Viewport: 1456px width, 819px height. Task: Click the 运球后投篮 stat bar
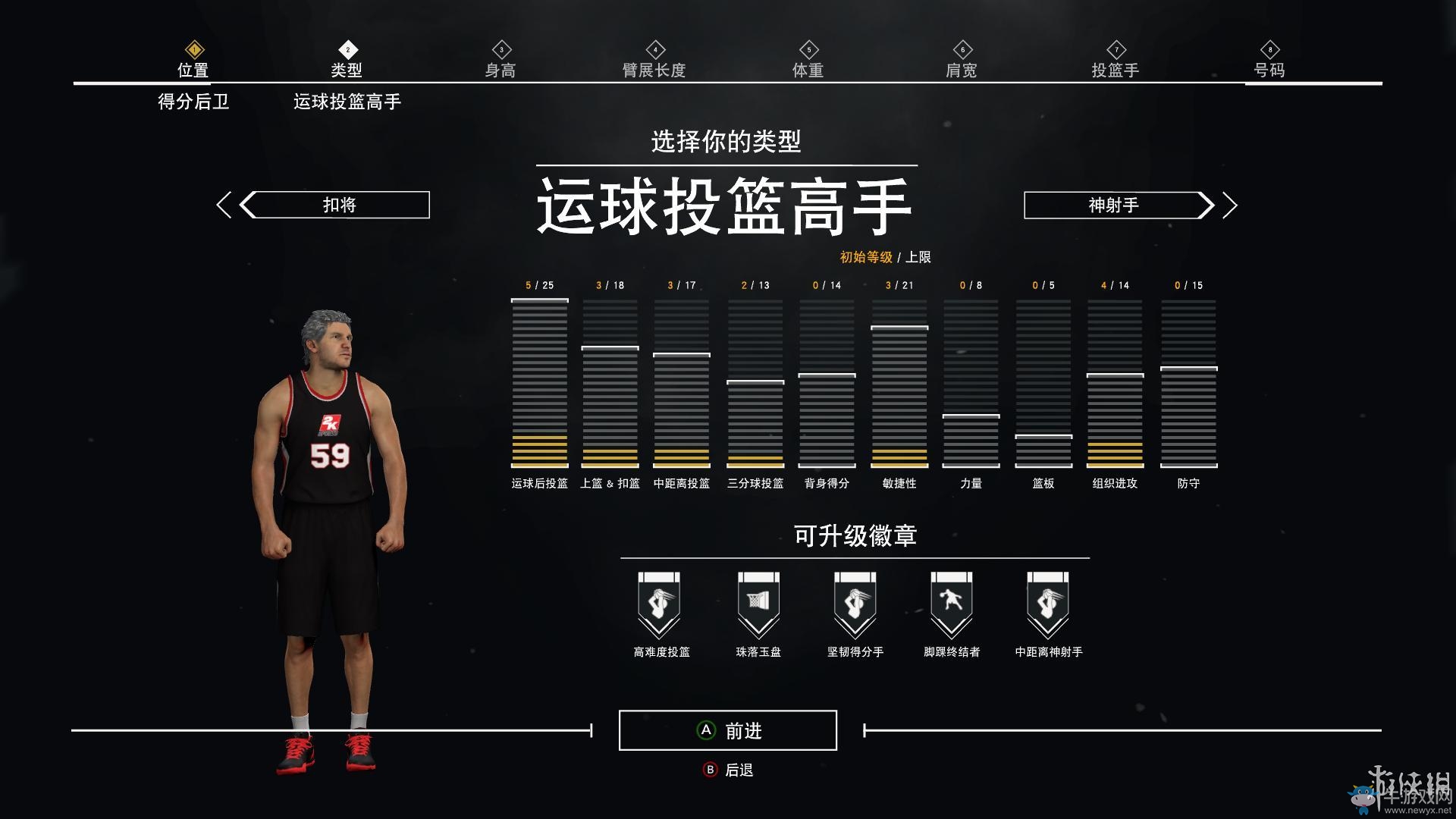[540, 383]
